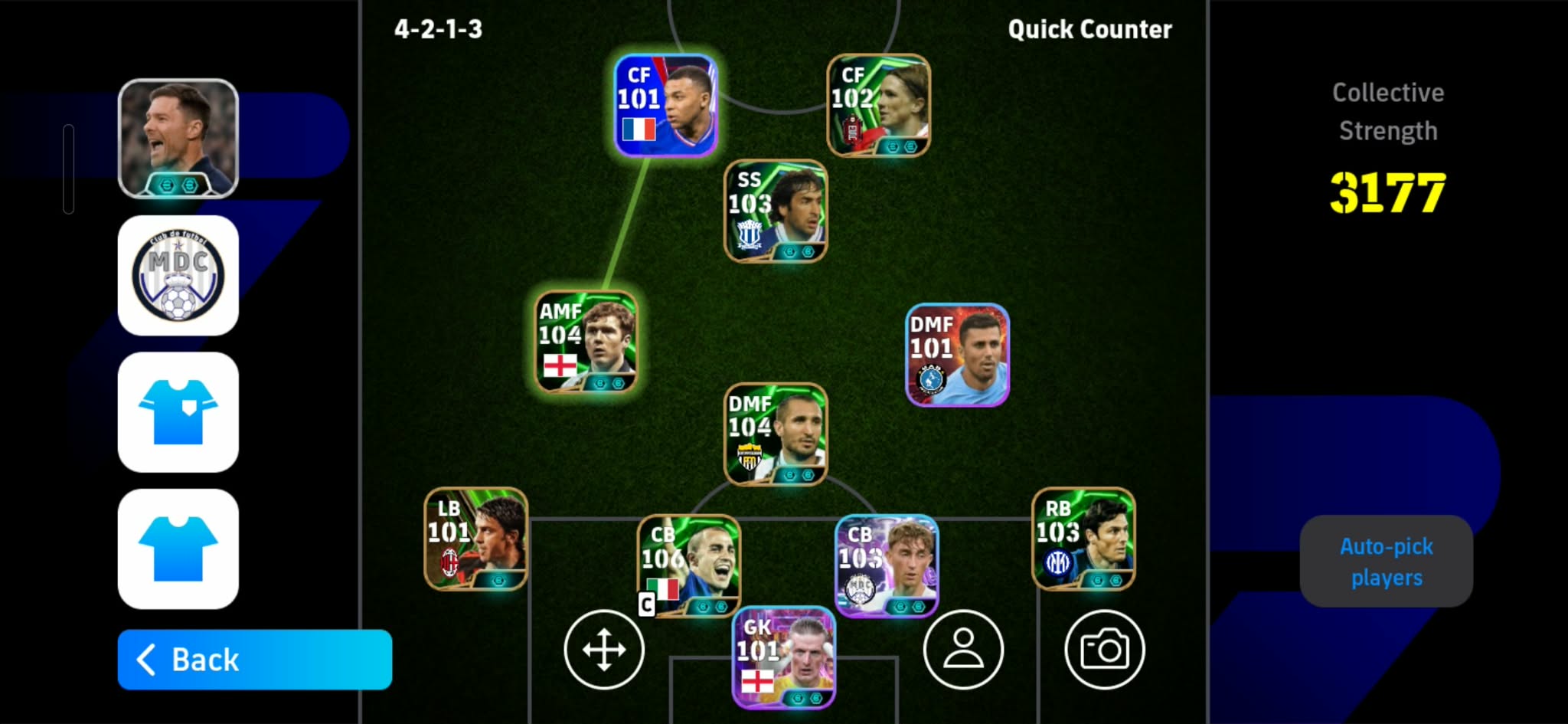Image resolution: width=1568 pixels, height=724 pixels.
Task: Open the MDC club emblem
Action: point(178,274)
